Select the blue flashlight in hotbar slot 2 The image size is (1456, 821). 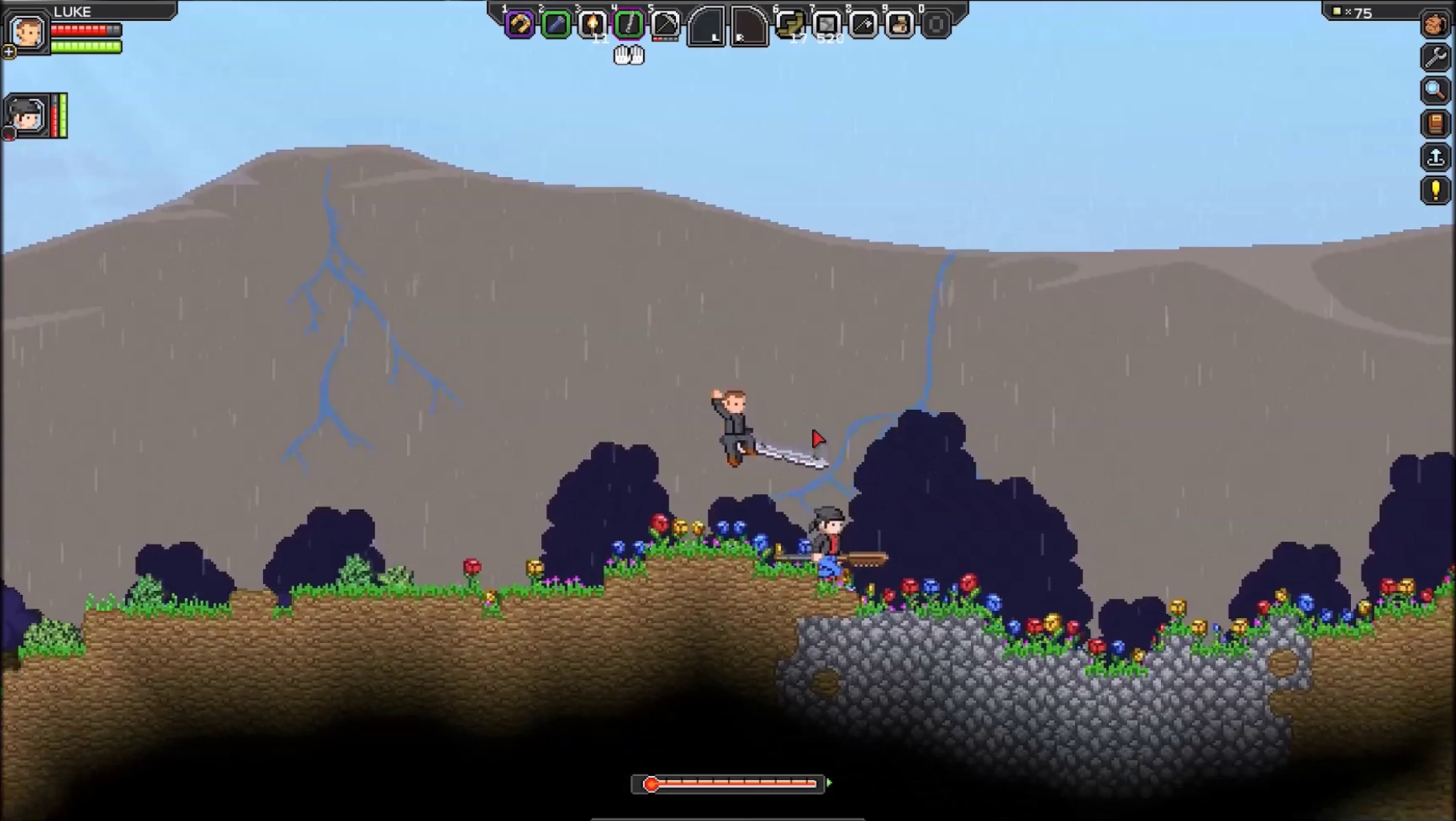[556, 25]
